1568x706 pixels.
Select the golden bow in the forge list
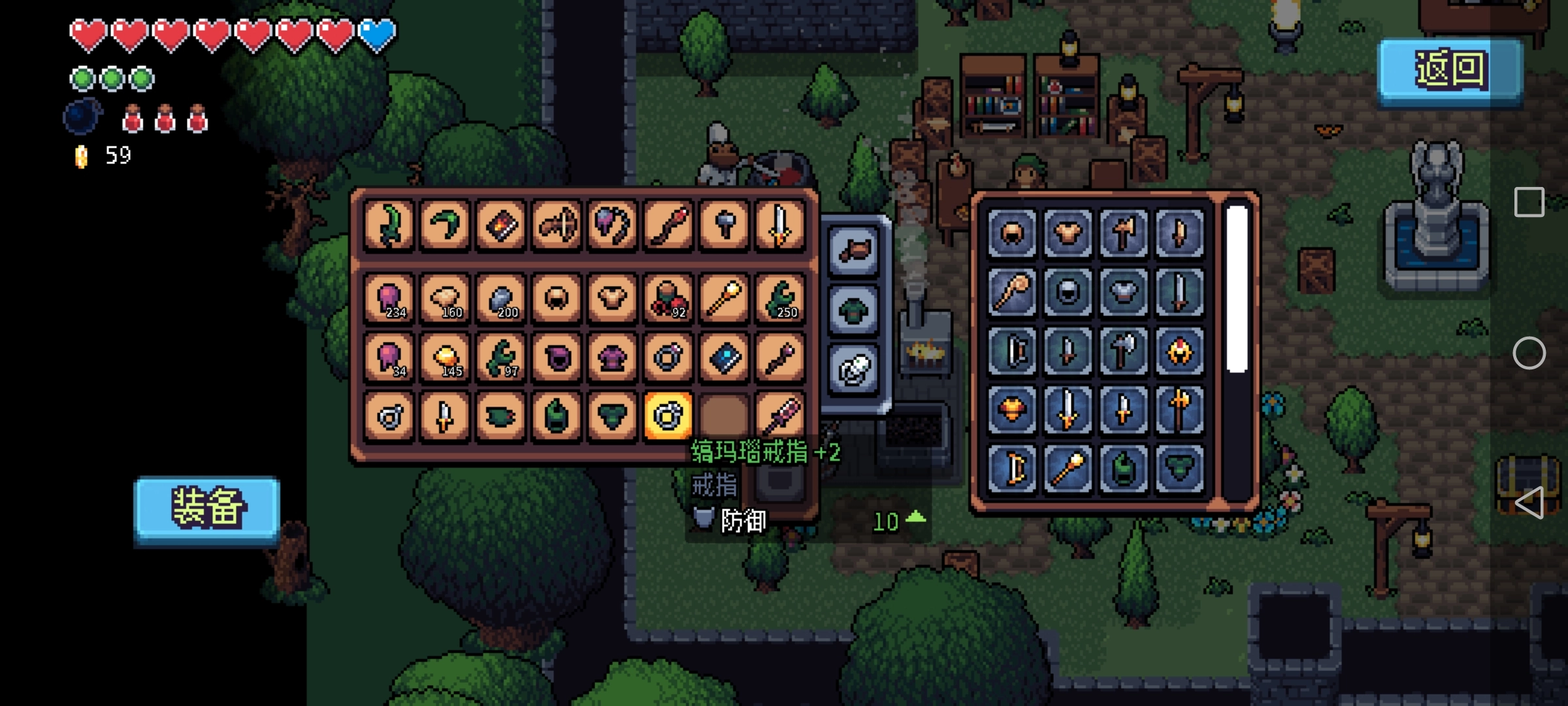point(1011,468)
